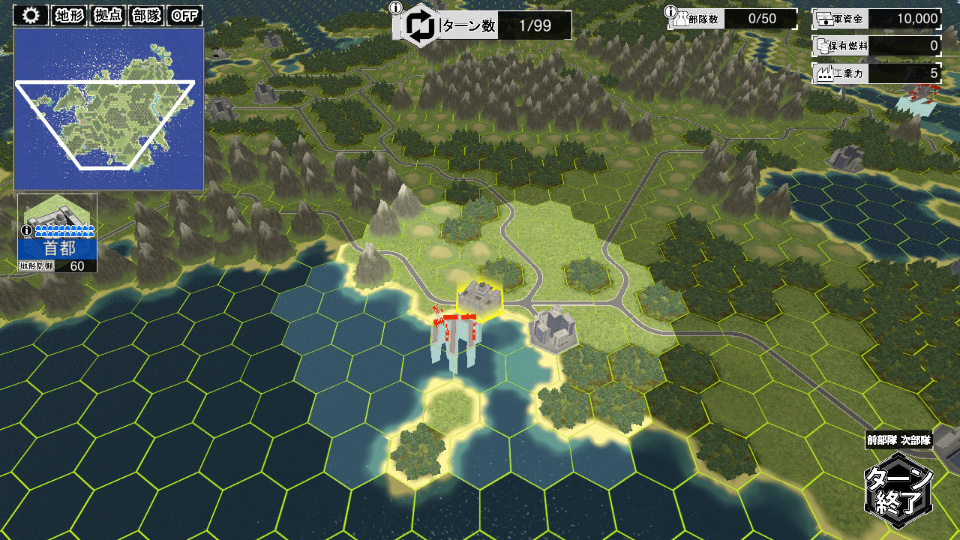
Task: Click the island minimap
Action: [x=108, y=108]
